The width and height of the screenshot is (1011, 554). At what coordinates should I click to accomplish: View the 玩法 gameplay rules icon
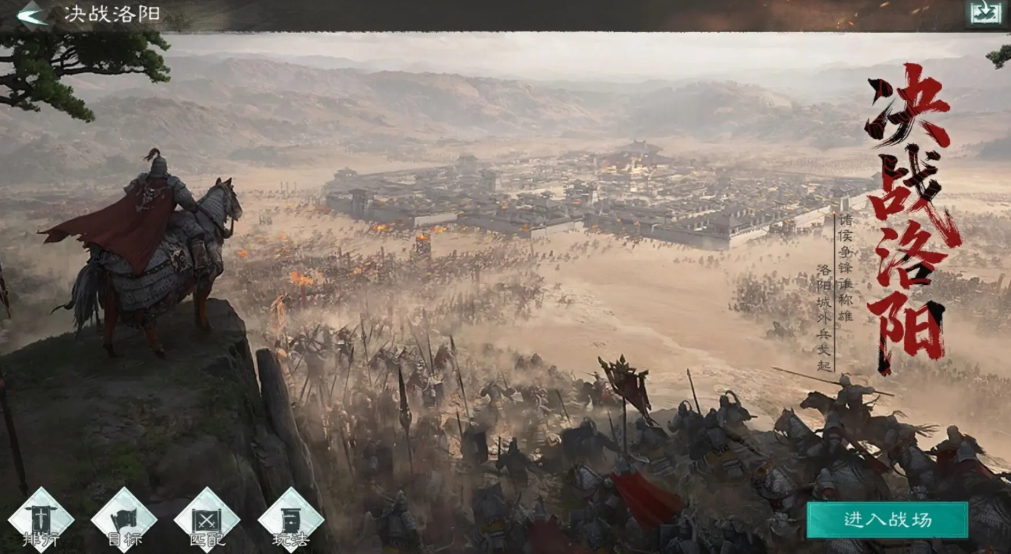click(290, 519)
